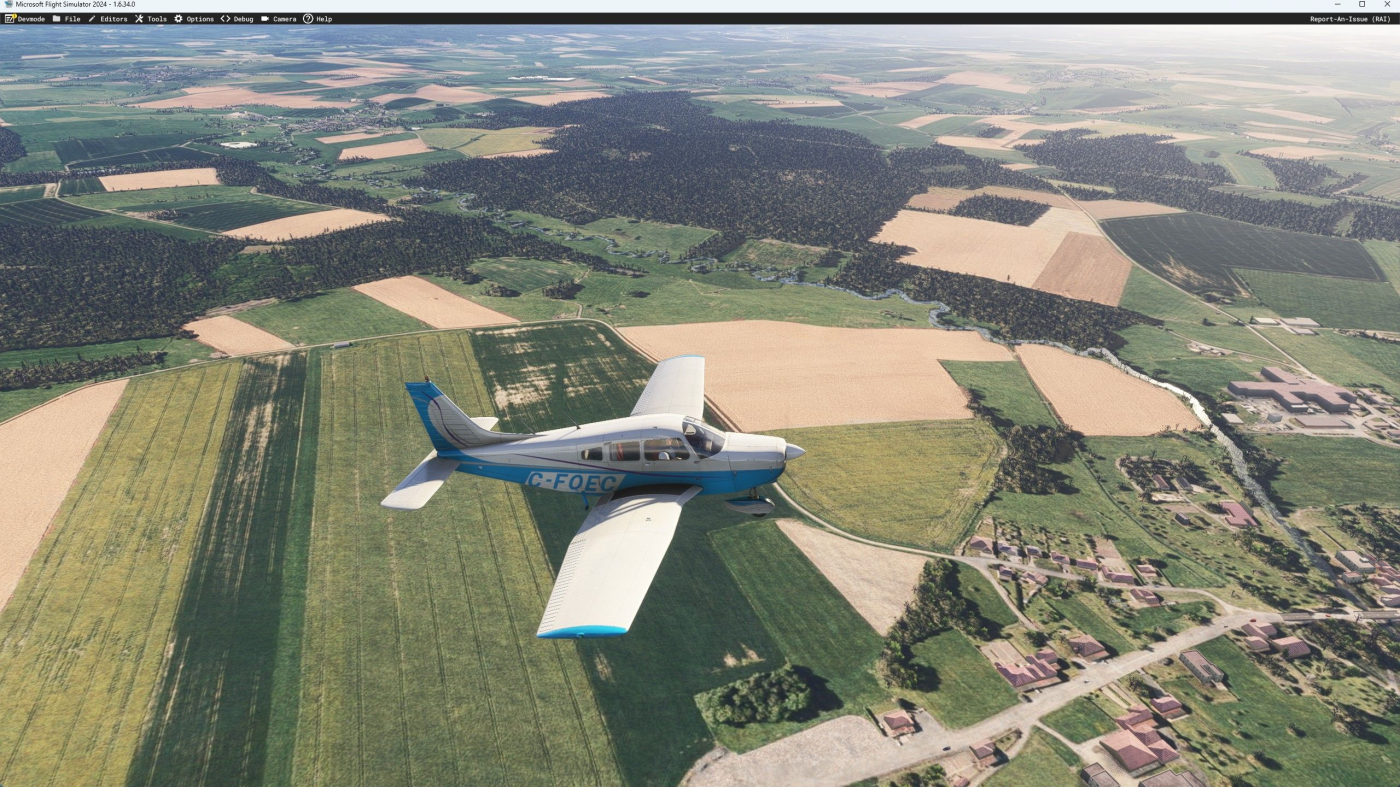Close the Flight Simulator window
Viewport: 1400px width, 787px height.
[x=1386, y=5]
